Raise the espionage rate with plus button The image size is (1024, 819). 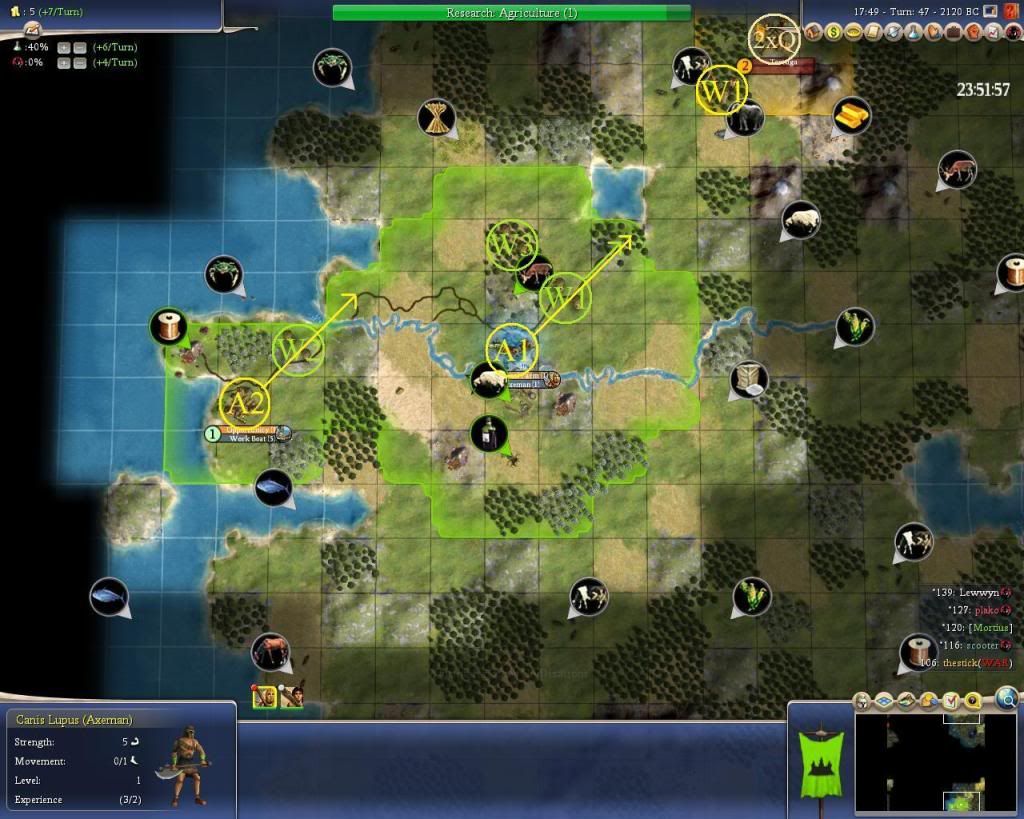(63, 62)
